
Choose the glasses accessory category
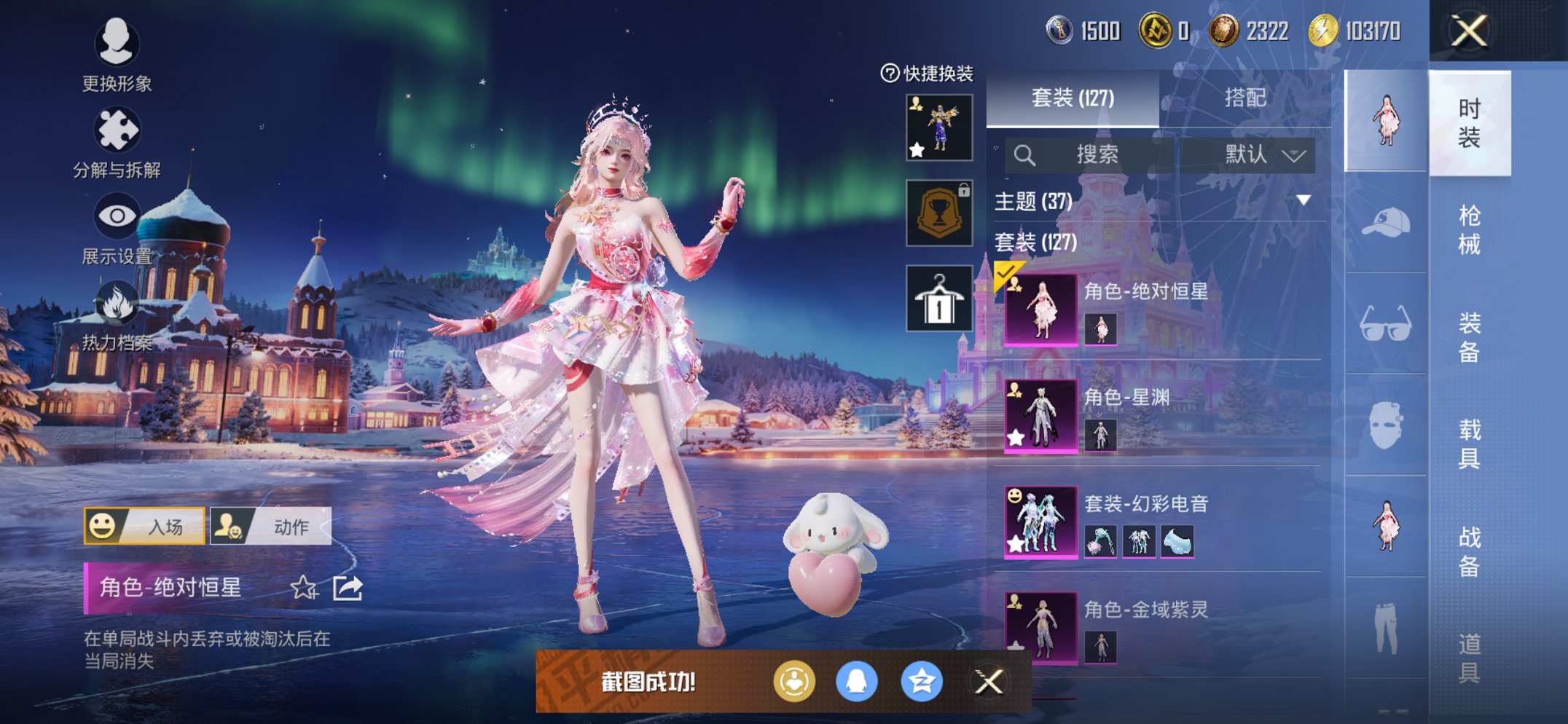click(1385, 324)
